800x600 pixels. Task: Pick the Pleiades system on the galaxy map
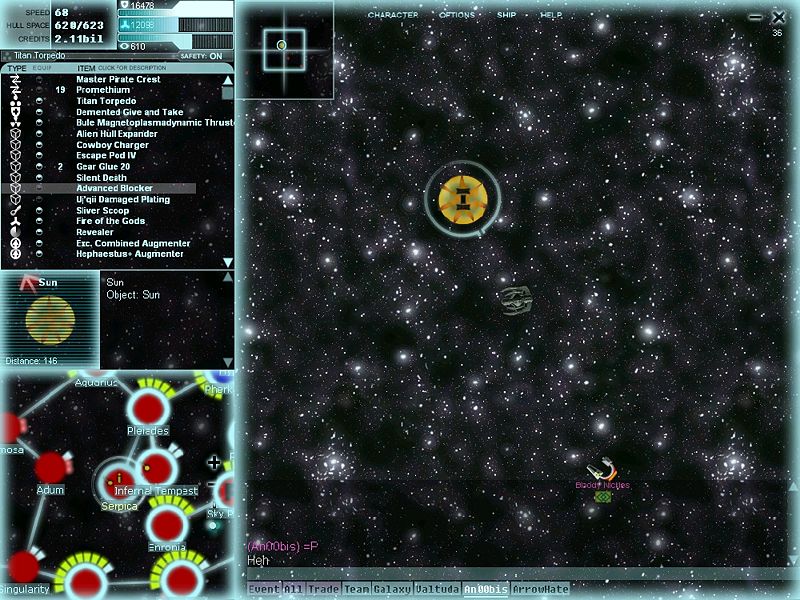(x=147, y=409)
